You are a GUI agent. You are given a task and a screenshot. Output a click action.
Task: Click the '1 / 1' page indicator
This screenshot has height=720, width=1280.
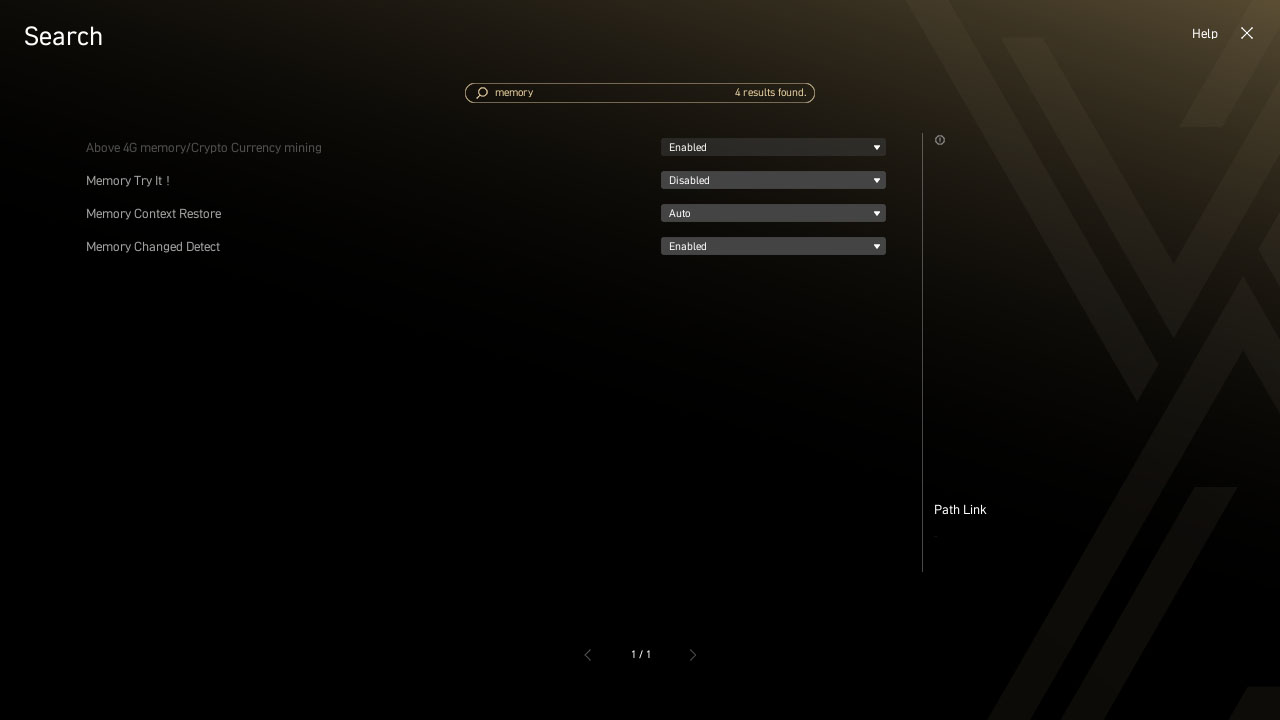[640, 655]
